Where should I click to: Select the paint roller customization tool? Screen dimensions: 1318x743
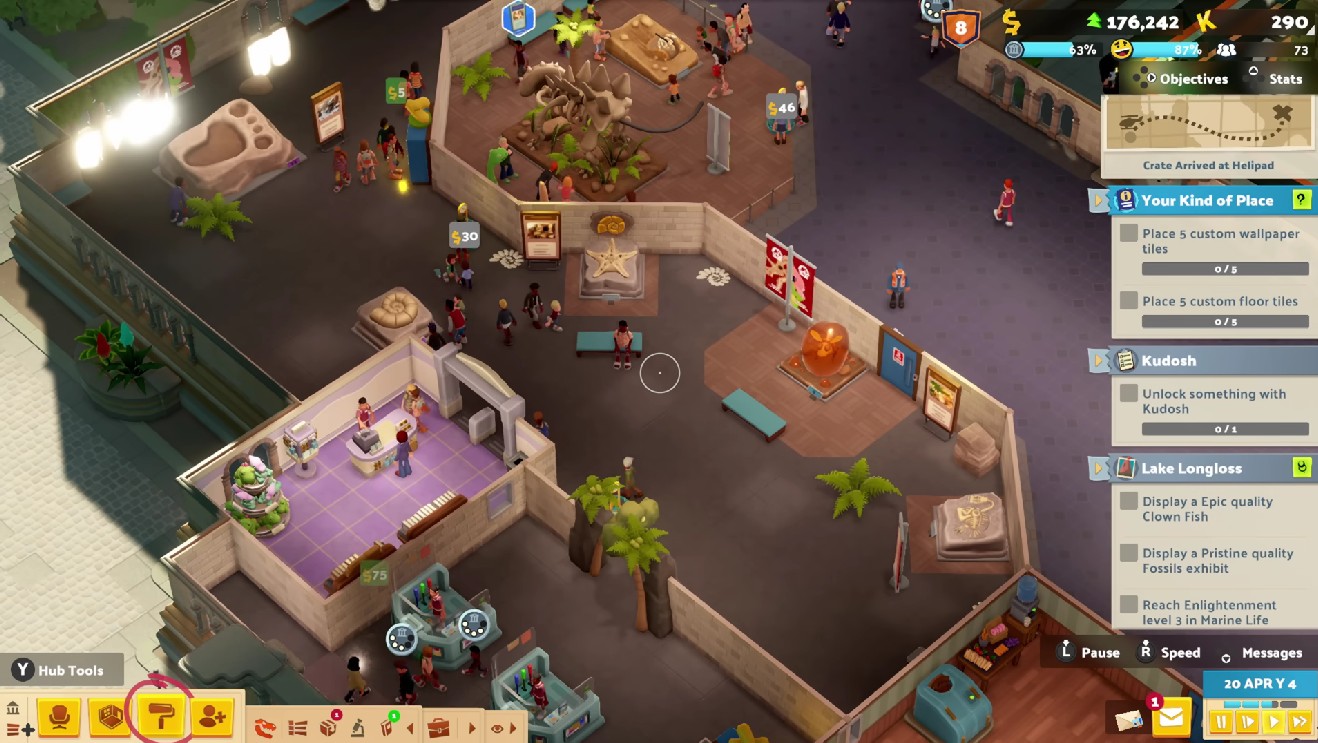click(x=160, y=718)
